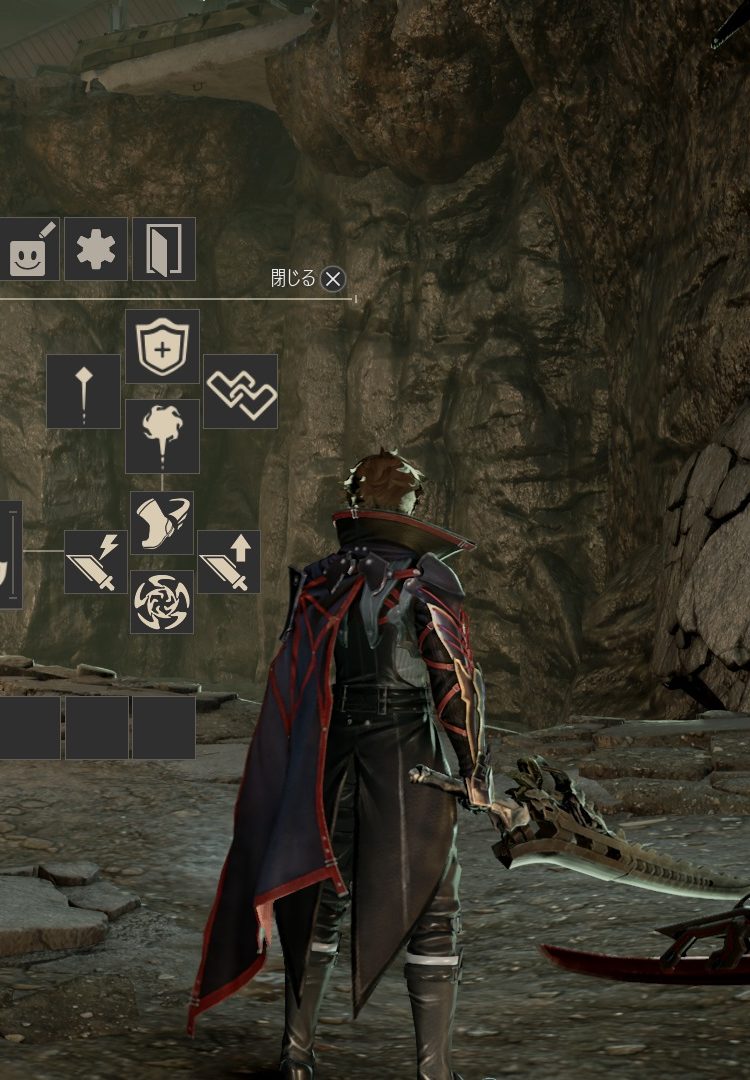Viewport: 750px width, 1080px height.
Task: Activate the linked chains skill icon
Action: pyautogui.click(x=240, y=391)
